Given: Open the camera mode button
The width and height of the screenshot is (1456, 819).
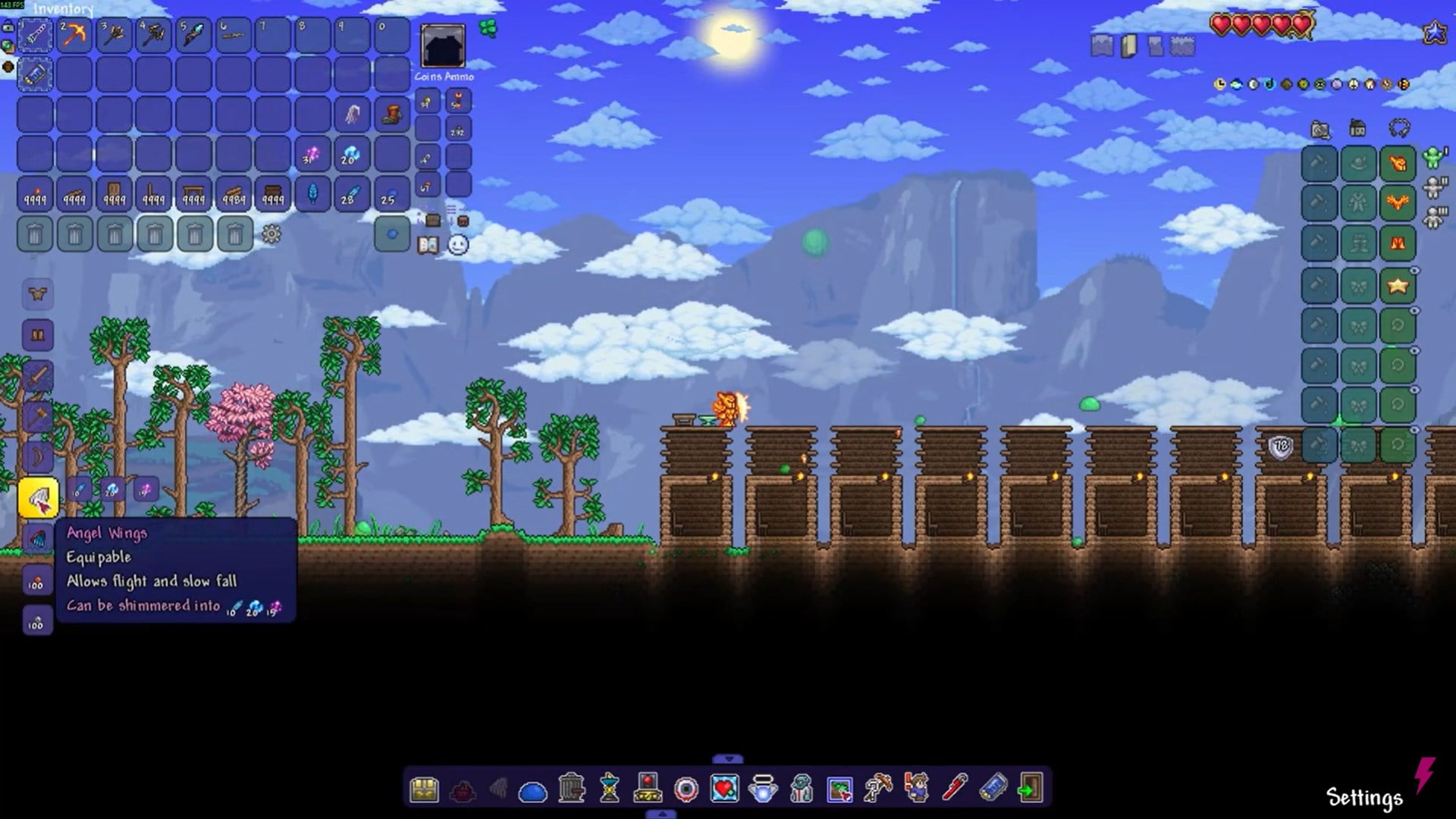Looking at the screenshot, I should pos(1320,130).
